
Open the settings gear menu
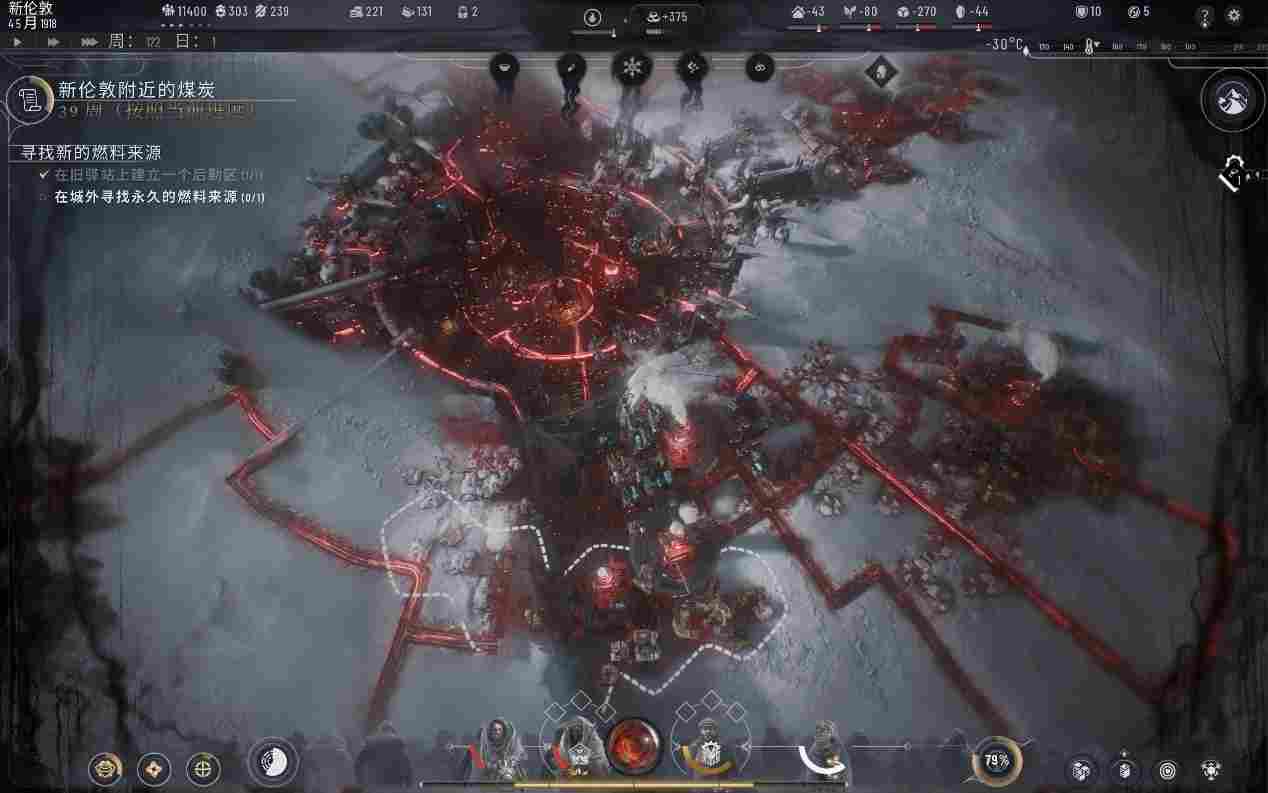[1233, 15]
